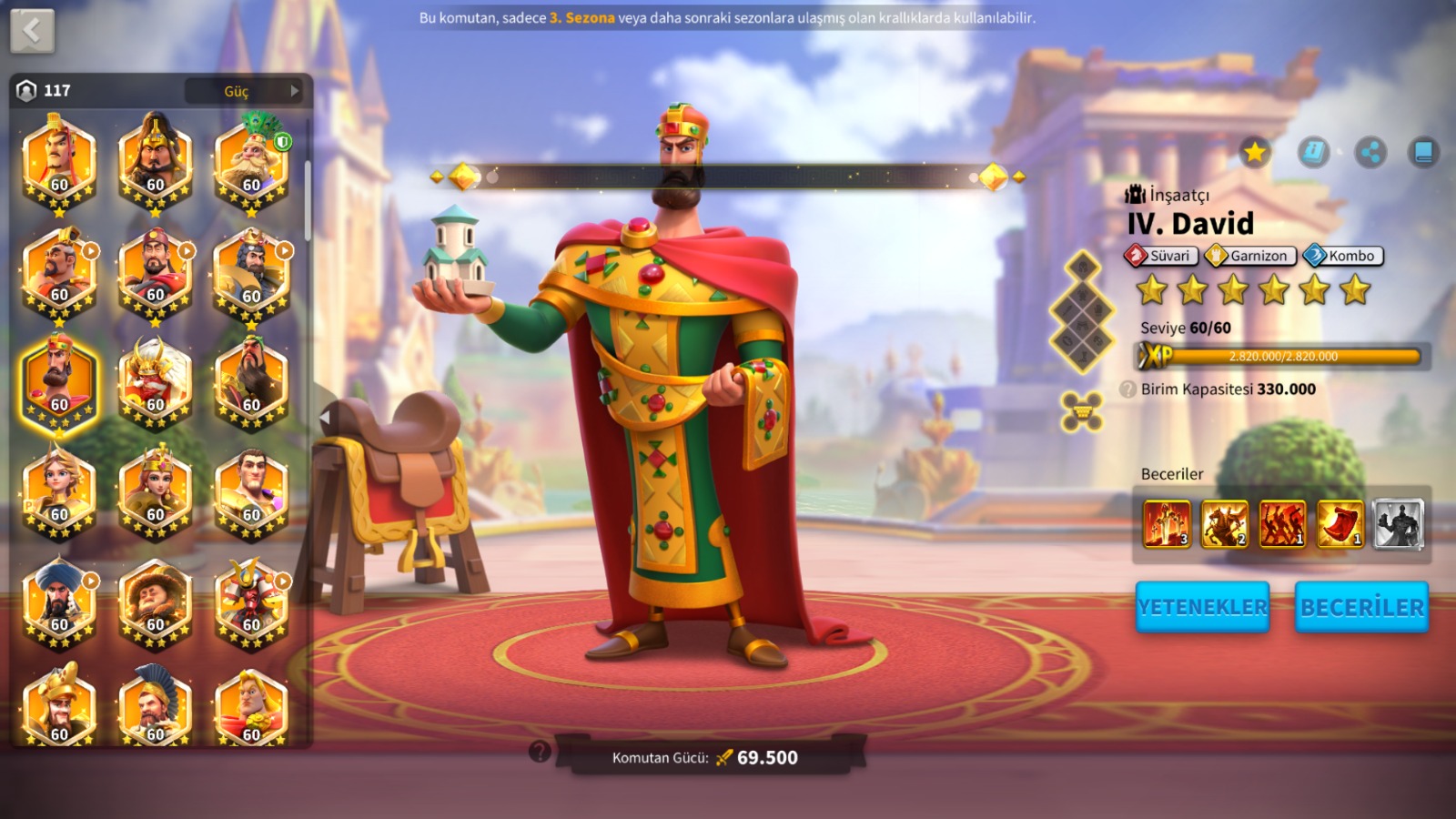Choose the blue-turbaned commander portrait
The height and width of the screenshot is (819, 1456).
(59, 602)
